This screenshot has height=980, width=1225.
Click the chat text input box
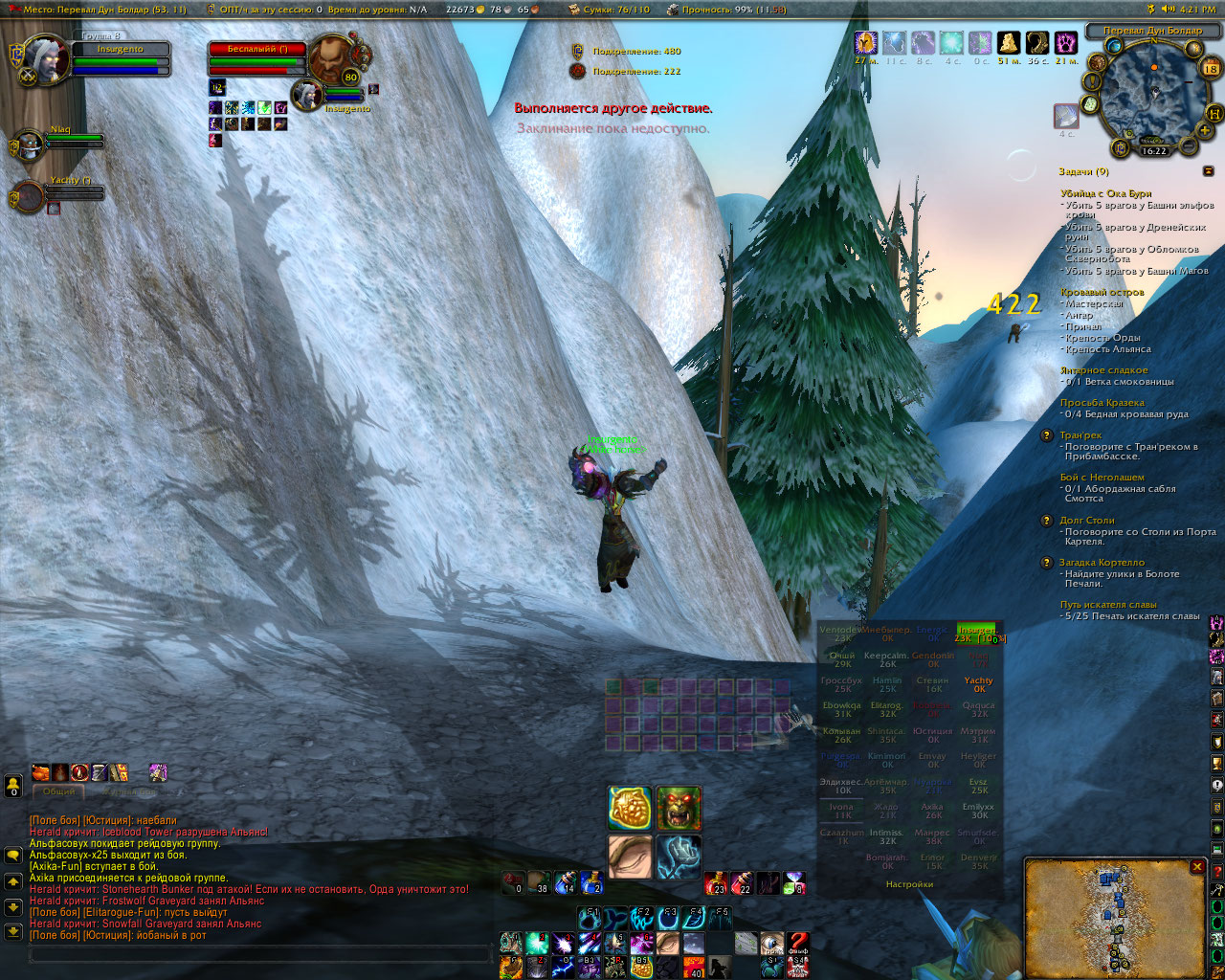coord(260,954)
